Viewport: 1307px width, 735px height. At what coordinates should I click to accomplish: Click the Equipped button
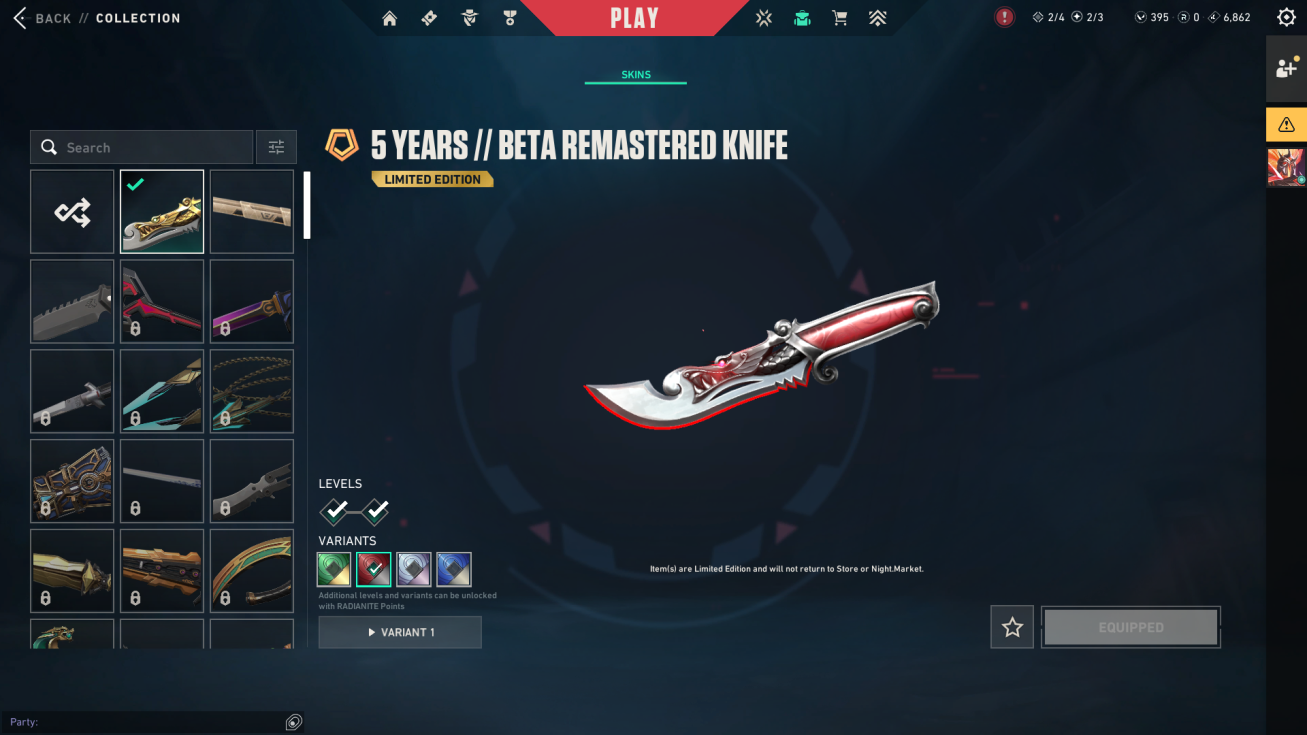coord(1131,627)
